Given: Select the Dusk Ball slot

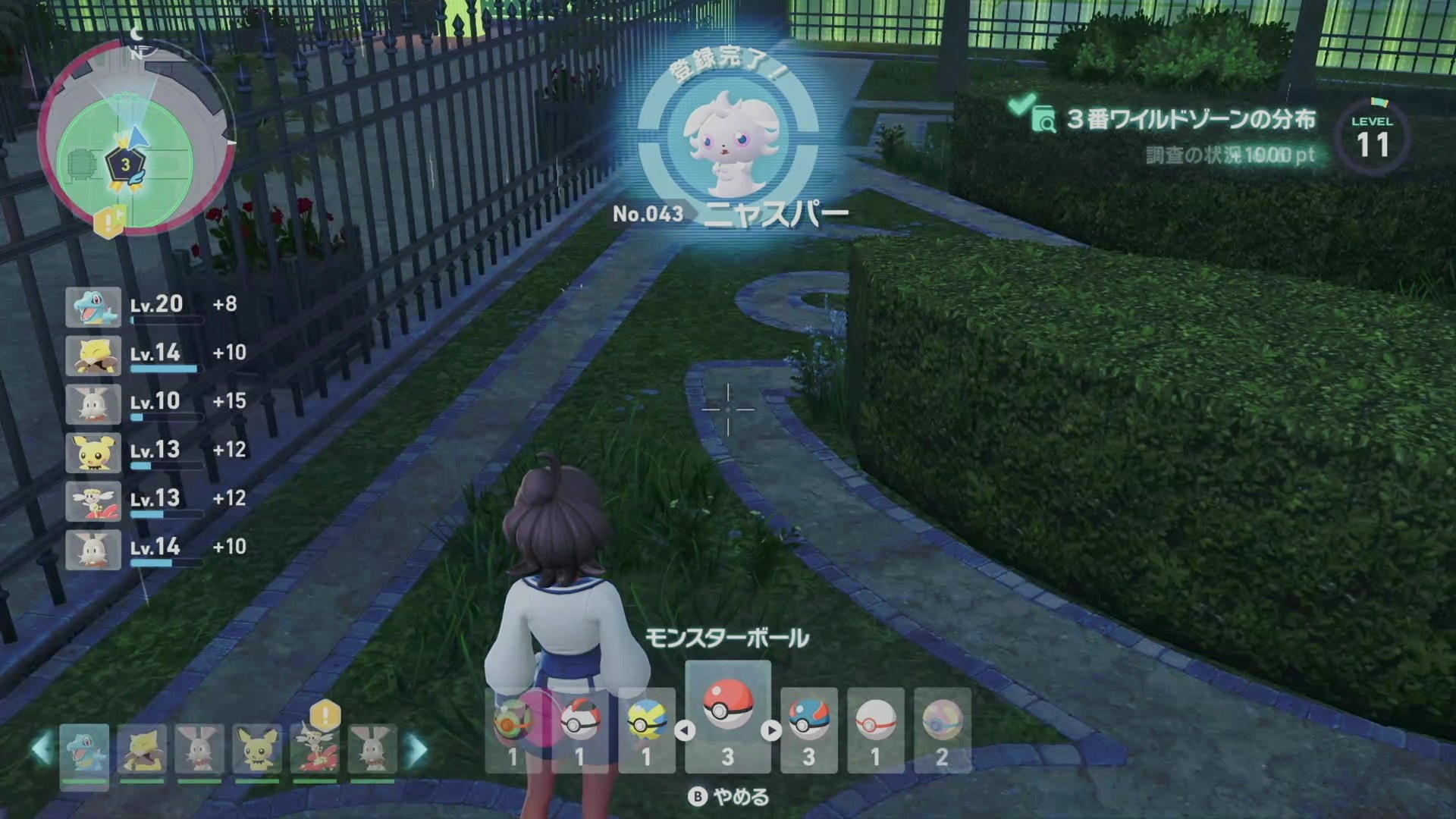Looking at the screenshot, I should pos(513,730).
